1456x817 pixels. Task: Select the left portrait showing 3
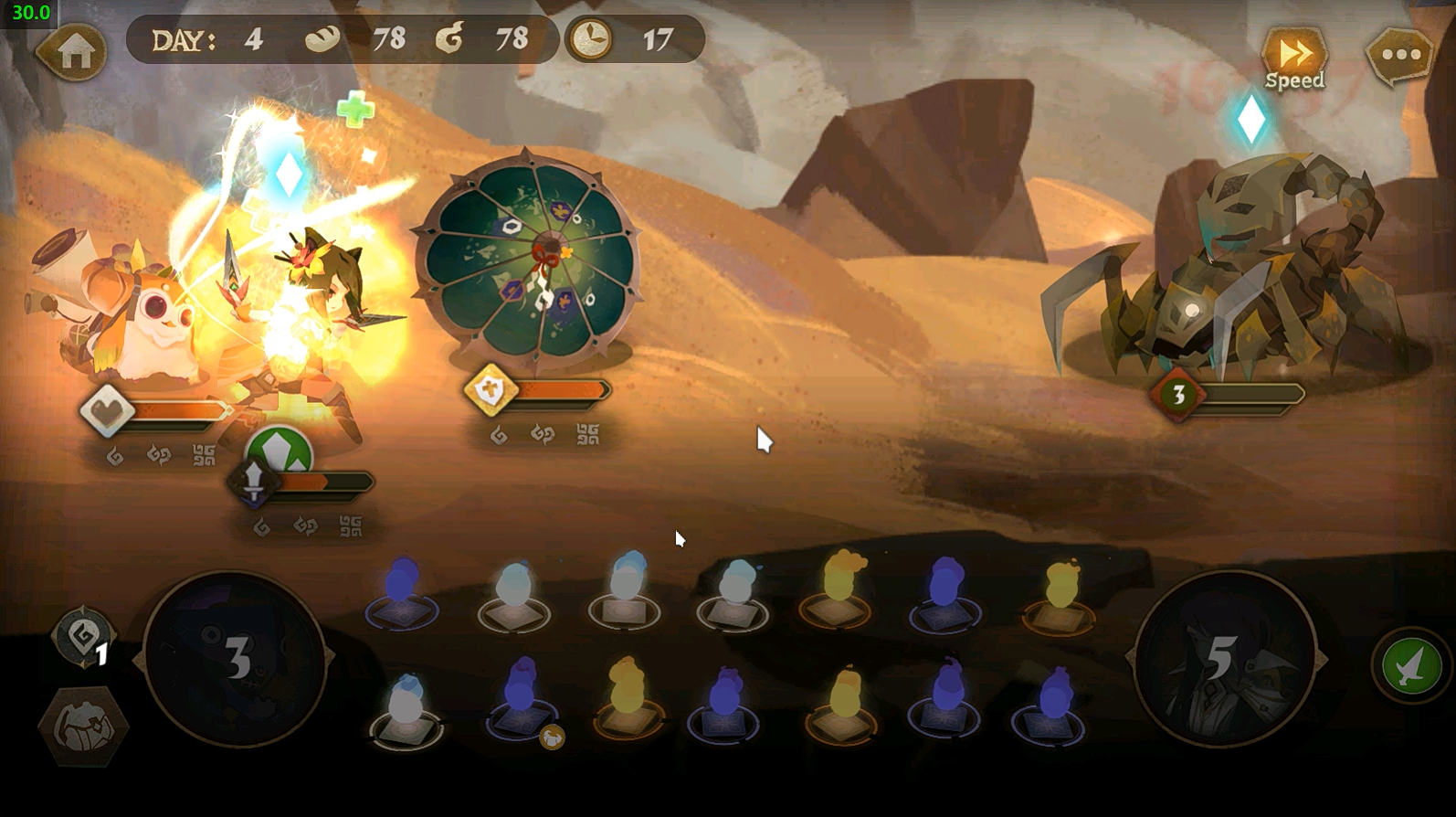[236, 658]
